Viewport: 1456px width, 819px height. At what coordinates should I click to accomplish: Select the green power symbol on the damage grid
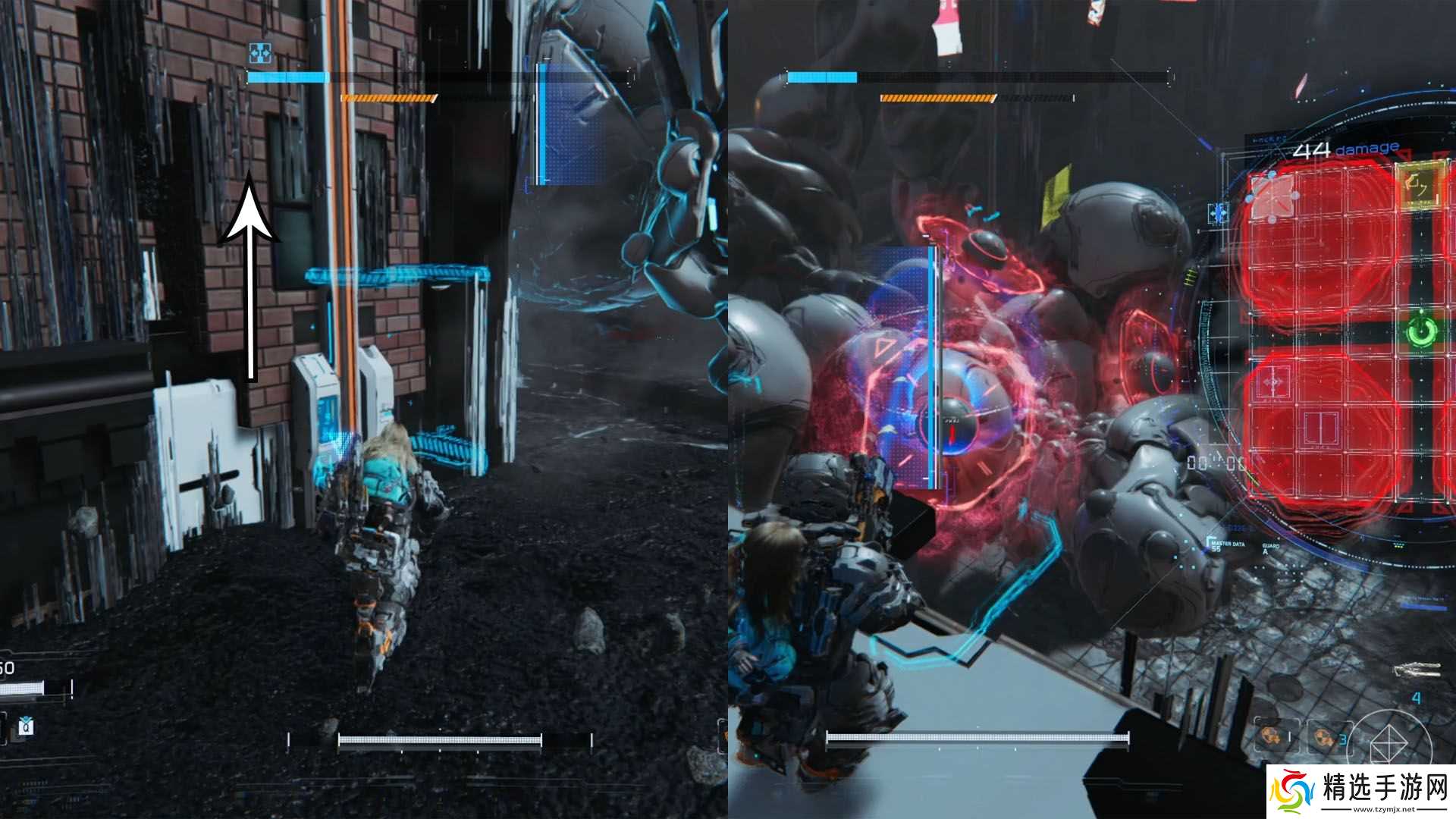(1422, 331)
